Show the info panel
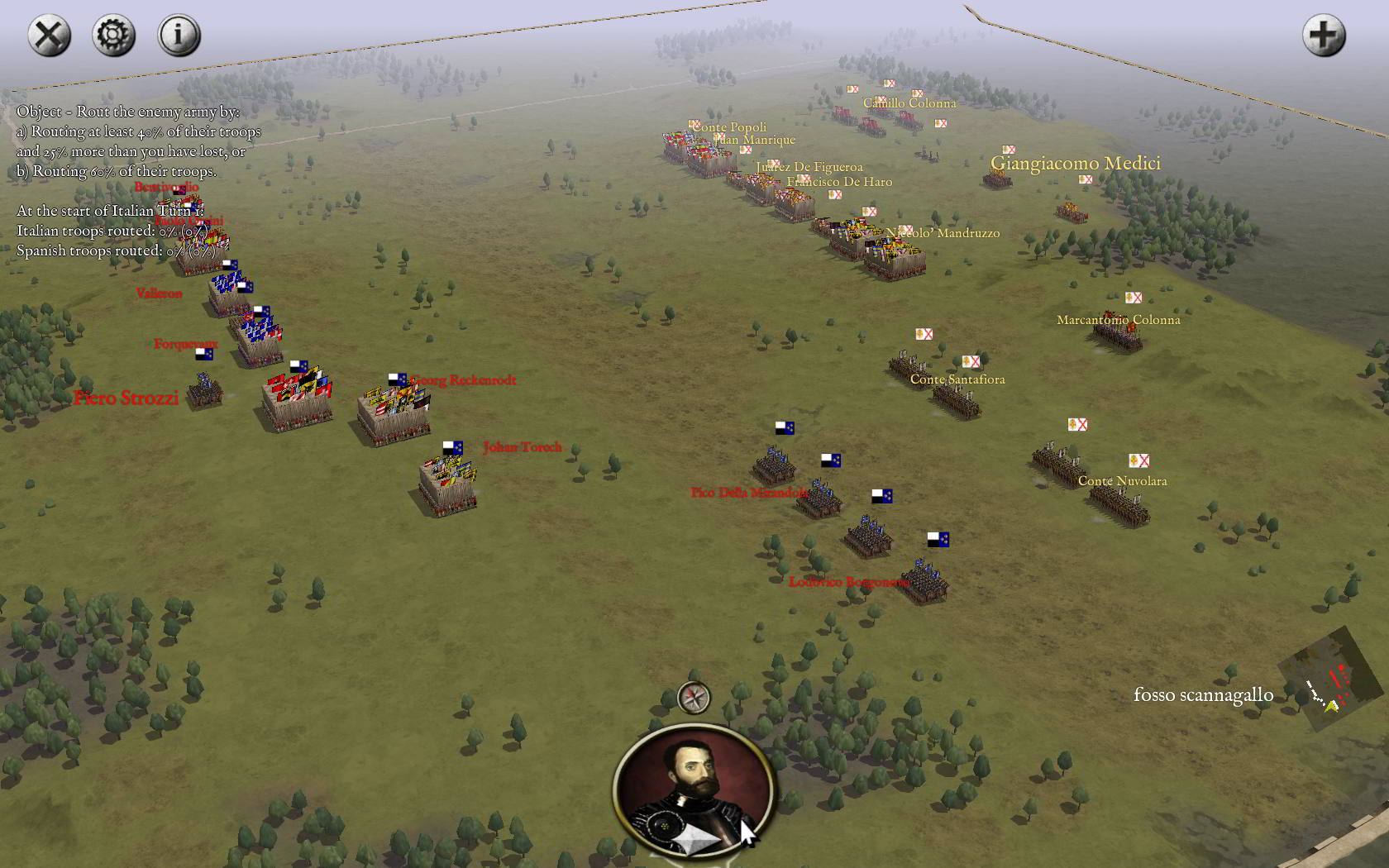 179,36
